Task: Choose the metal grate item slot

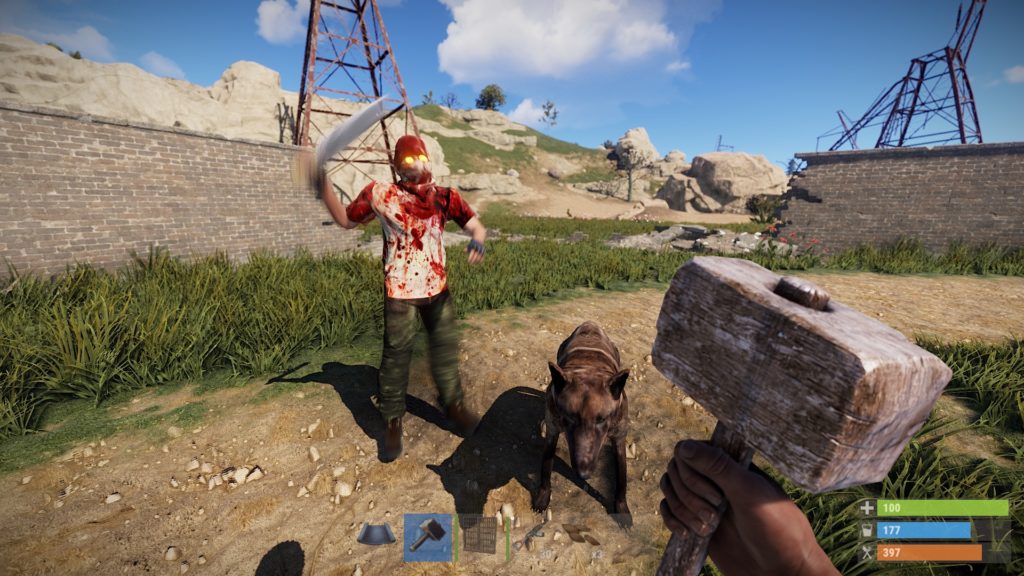Action: coord(480,537)
